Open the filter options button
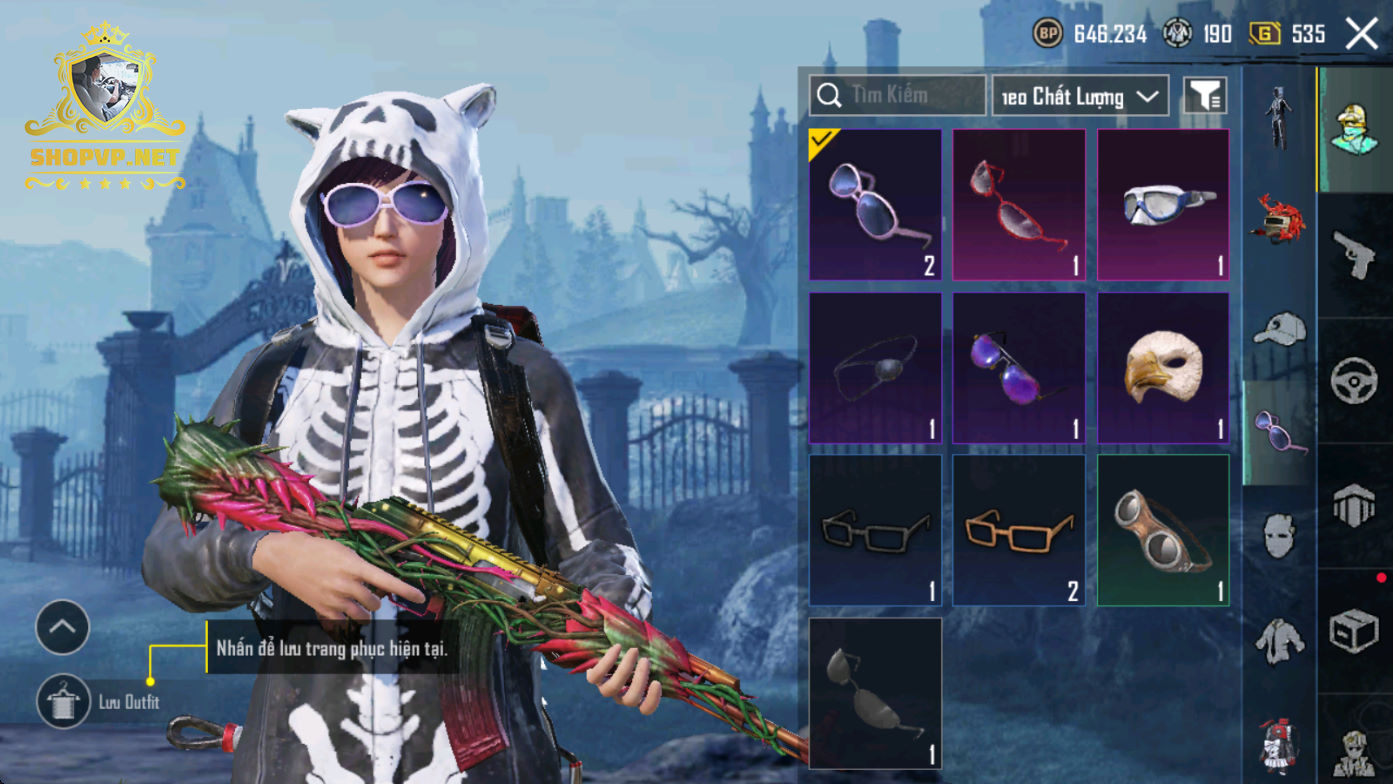Viewport: 1393px width, 784px height. [x=1205, y=96]
